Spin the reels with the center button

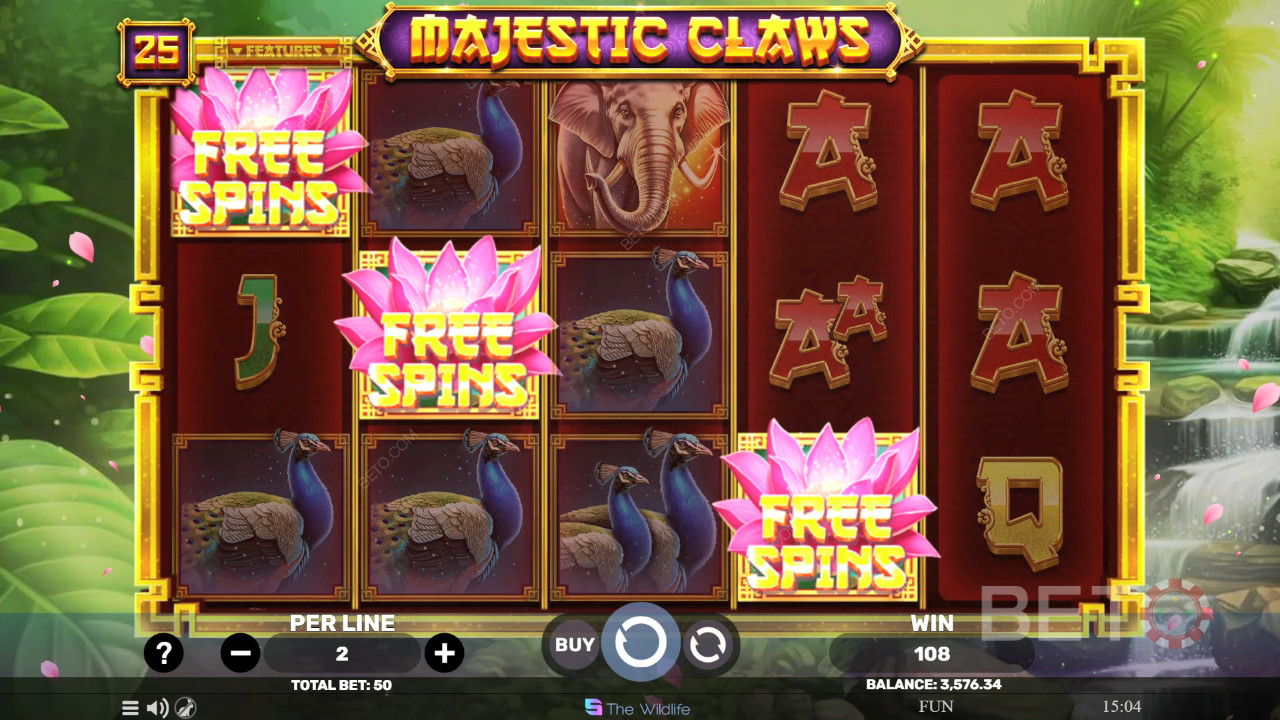point(640,642)
